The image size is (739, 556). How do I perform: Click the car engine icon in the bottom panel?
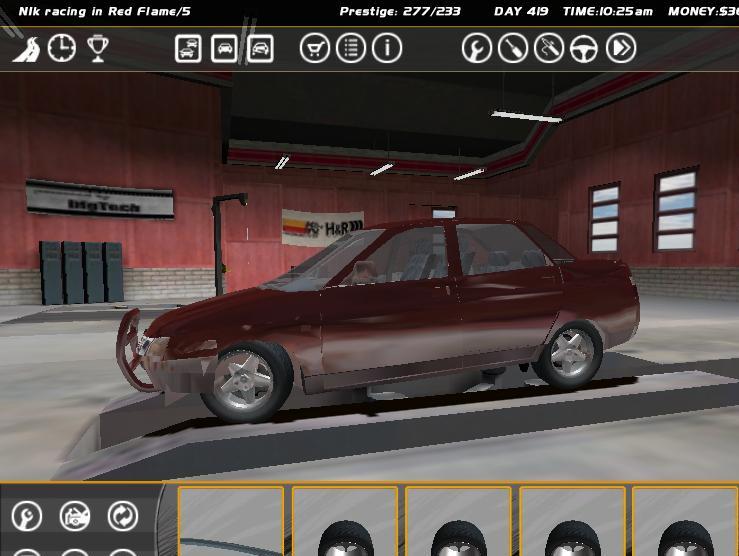click(75, 516)
